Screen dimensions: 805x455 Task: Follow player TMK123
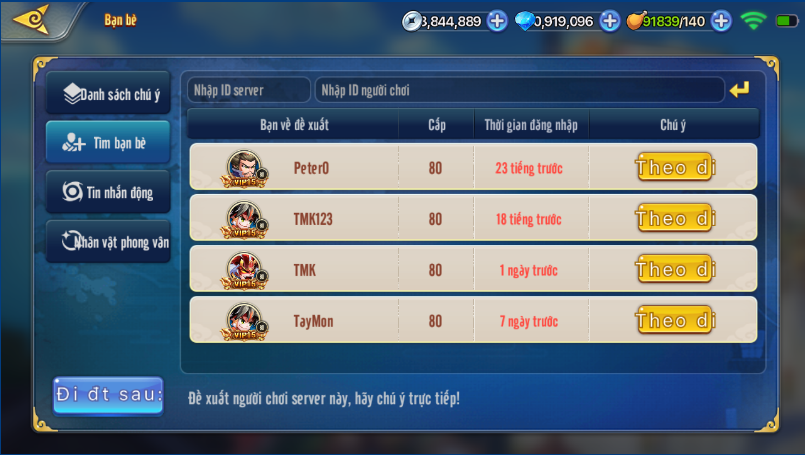click(x=675, y=218)
